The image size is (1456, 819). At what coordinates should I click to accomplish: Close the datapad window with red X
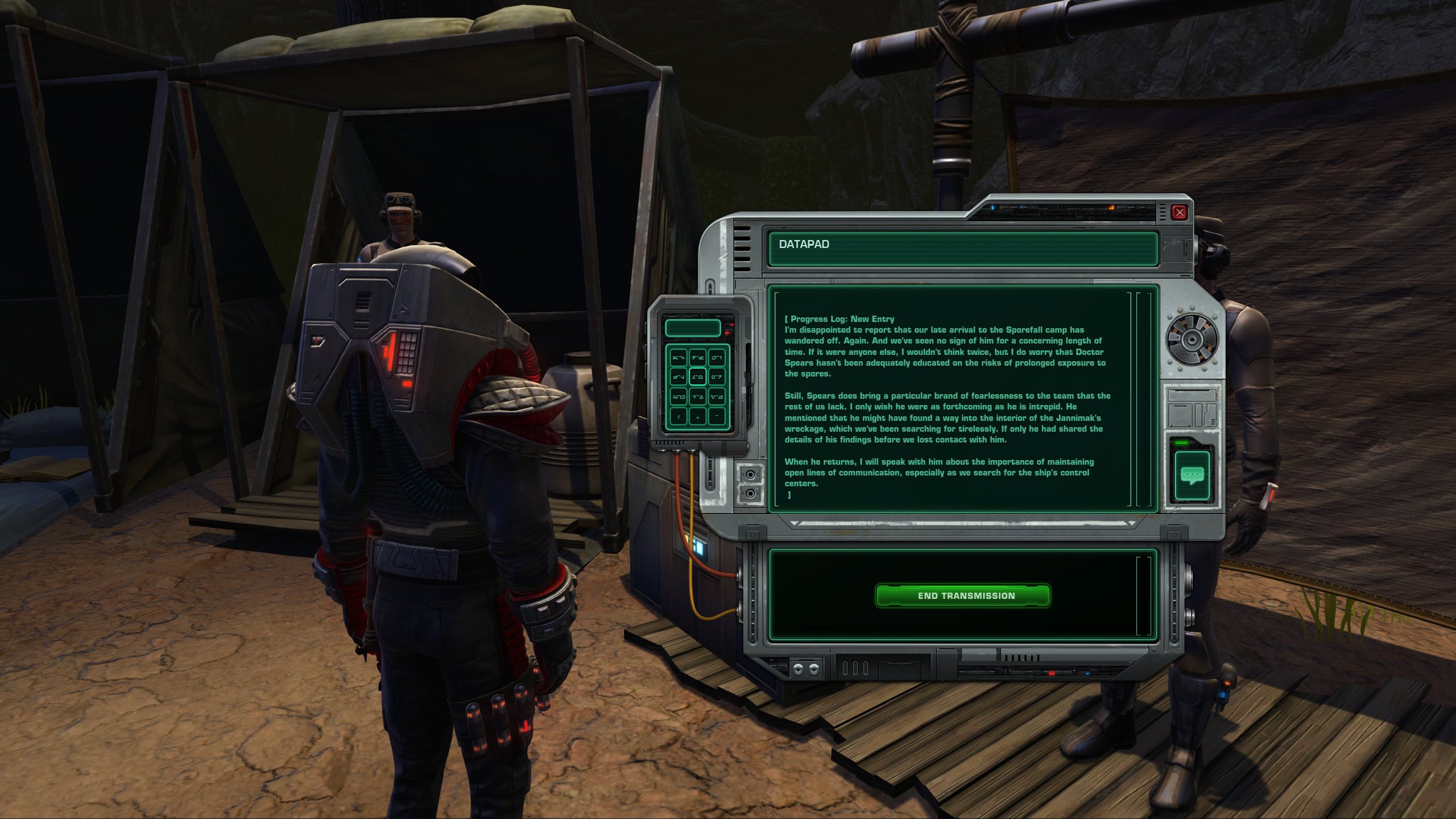click(x=1179, y=213)
